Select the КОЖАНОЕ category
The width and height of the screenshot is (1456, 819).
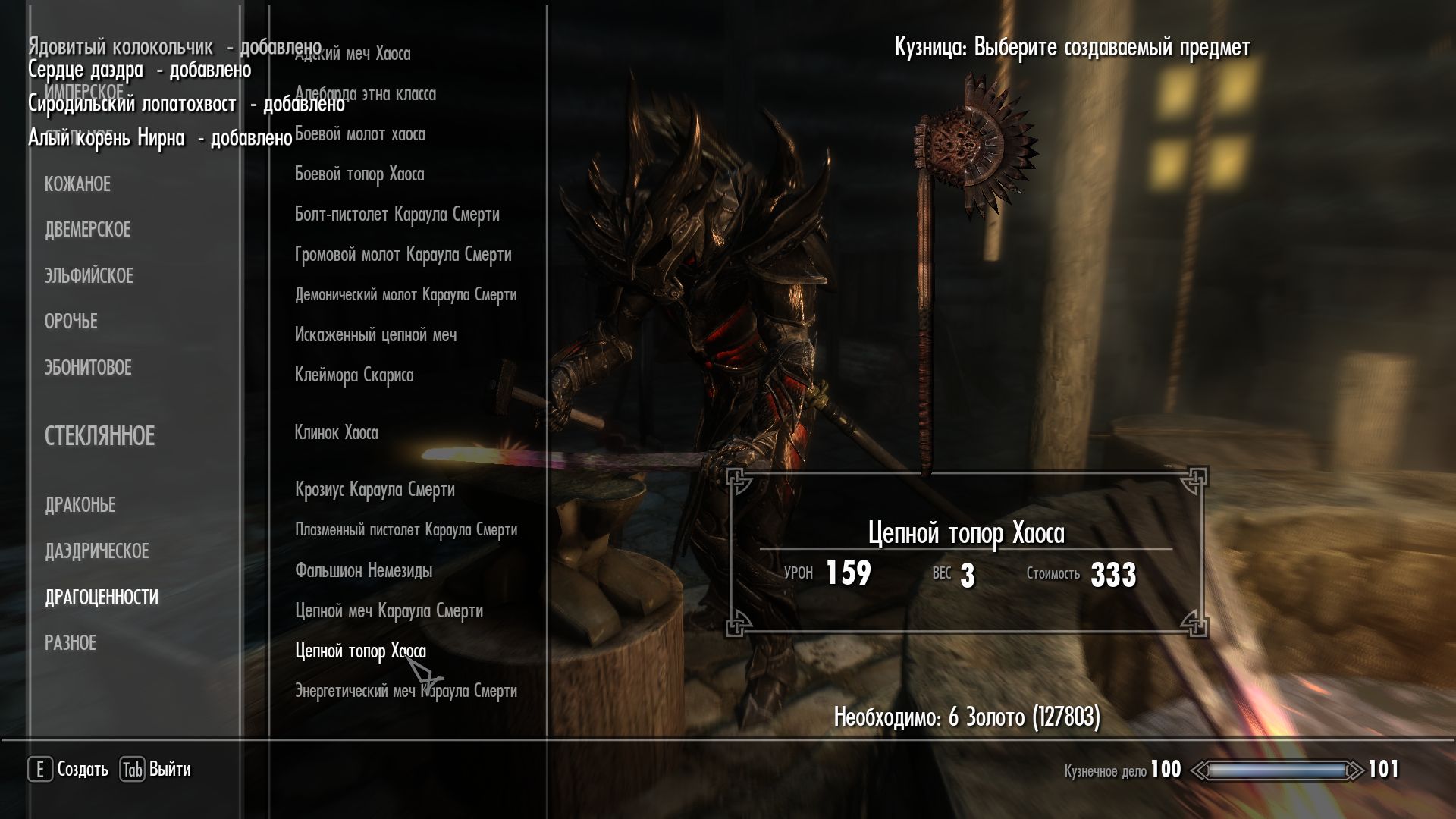[77, 184]
